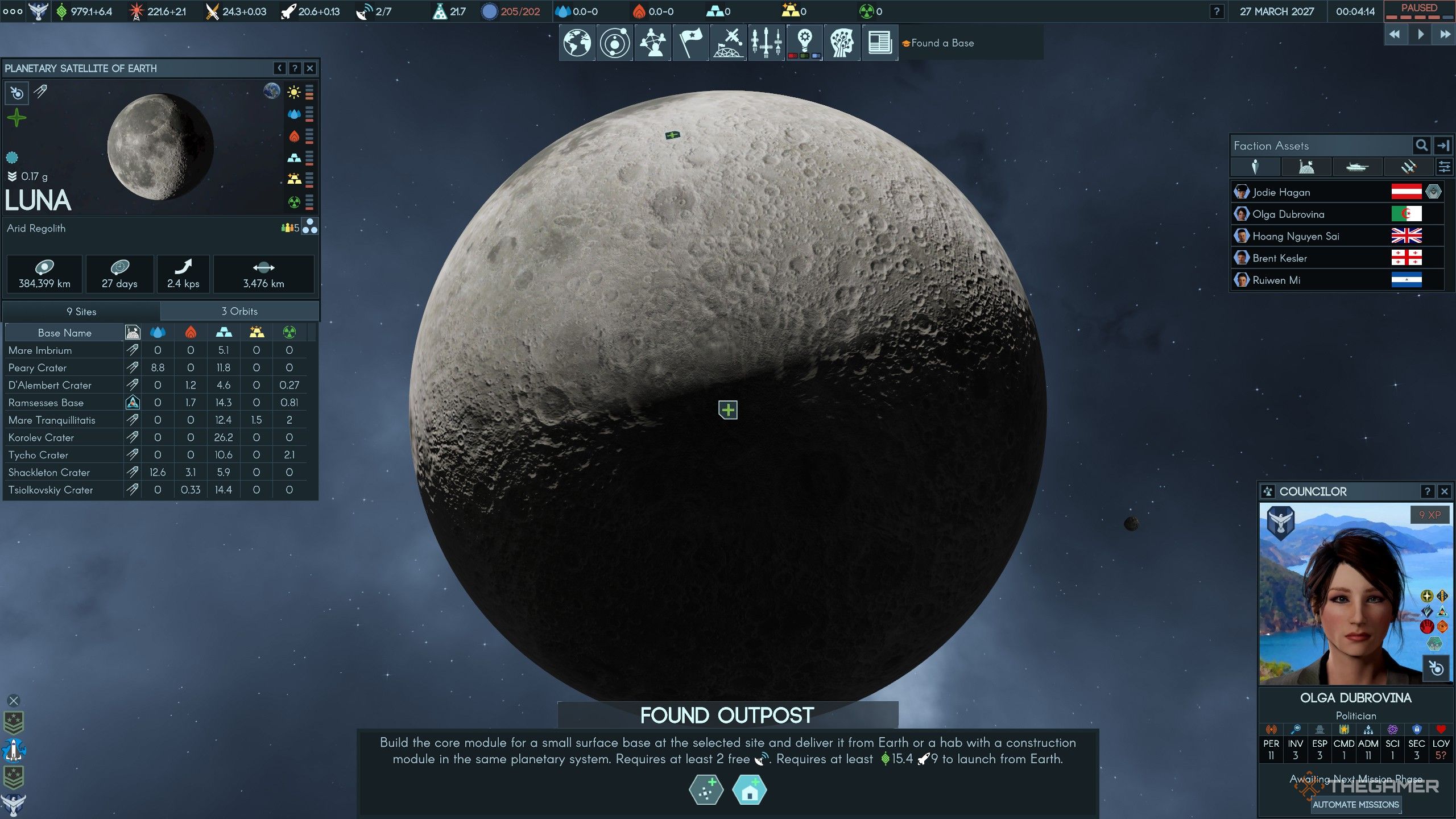The image size is (1456, 819).
Task: Resume game with the play button
Action: pos(1420,35)
